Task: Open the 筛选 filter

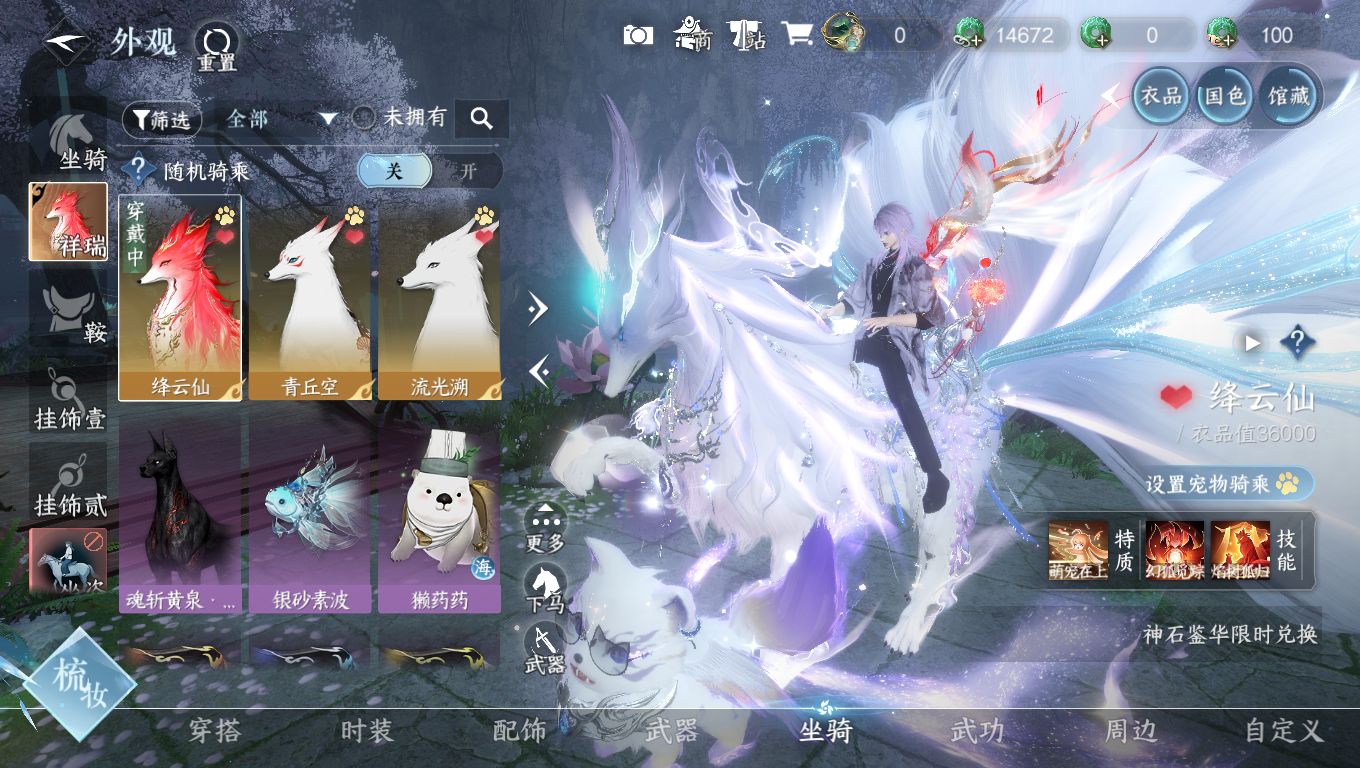Action: [162, 120]
